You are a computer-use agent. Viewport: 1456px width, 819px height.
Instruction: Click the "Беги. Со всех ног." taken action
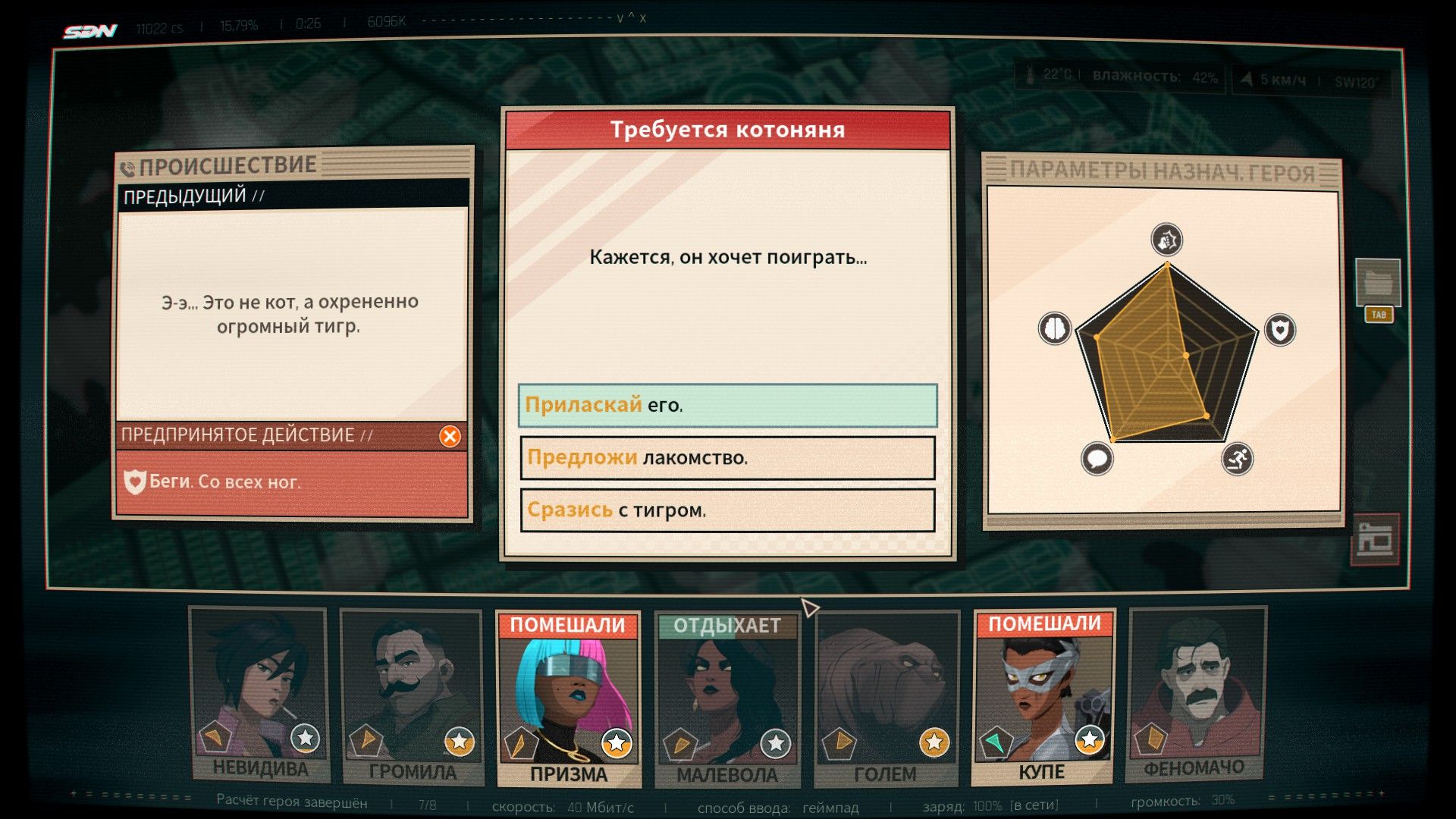pos(291,482)
